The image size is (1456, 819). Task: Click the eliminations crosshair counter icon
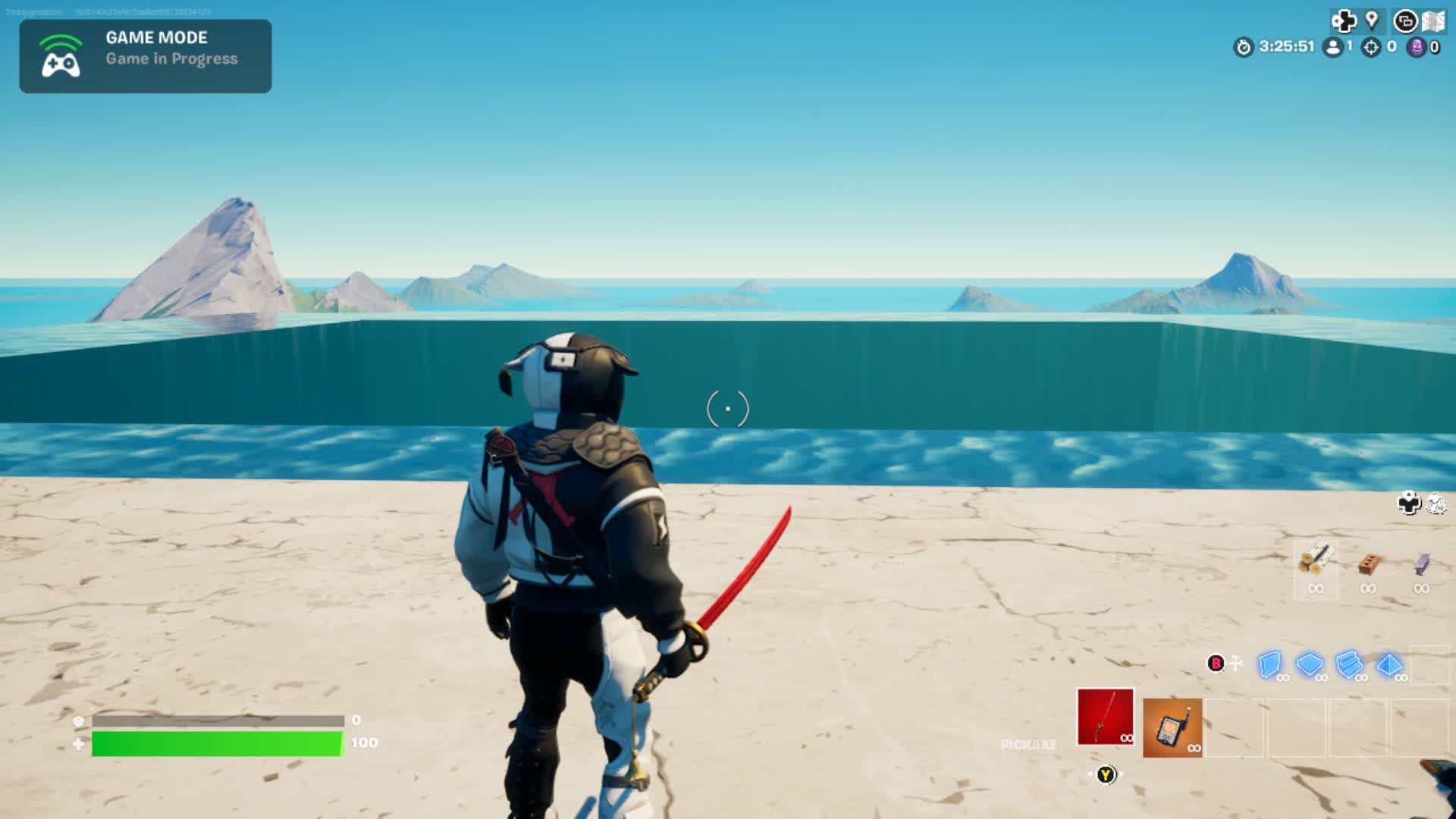[1371, 47]
